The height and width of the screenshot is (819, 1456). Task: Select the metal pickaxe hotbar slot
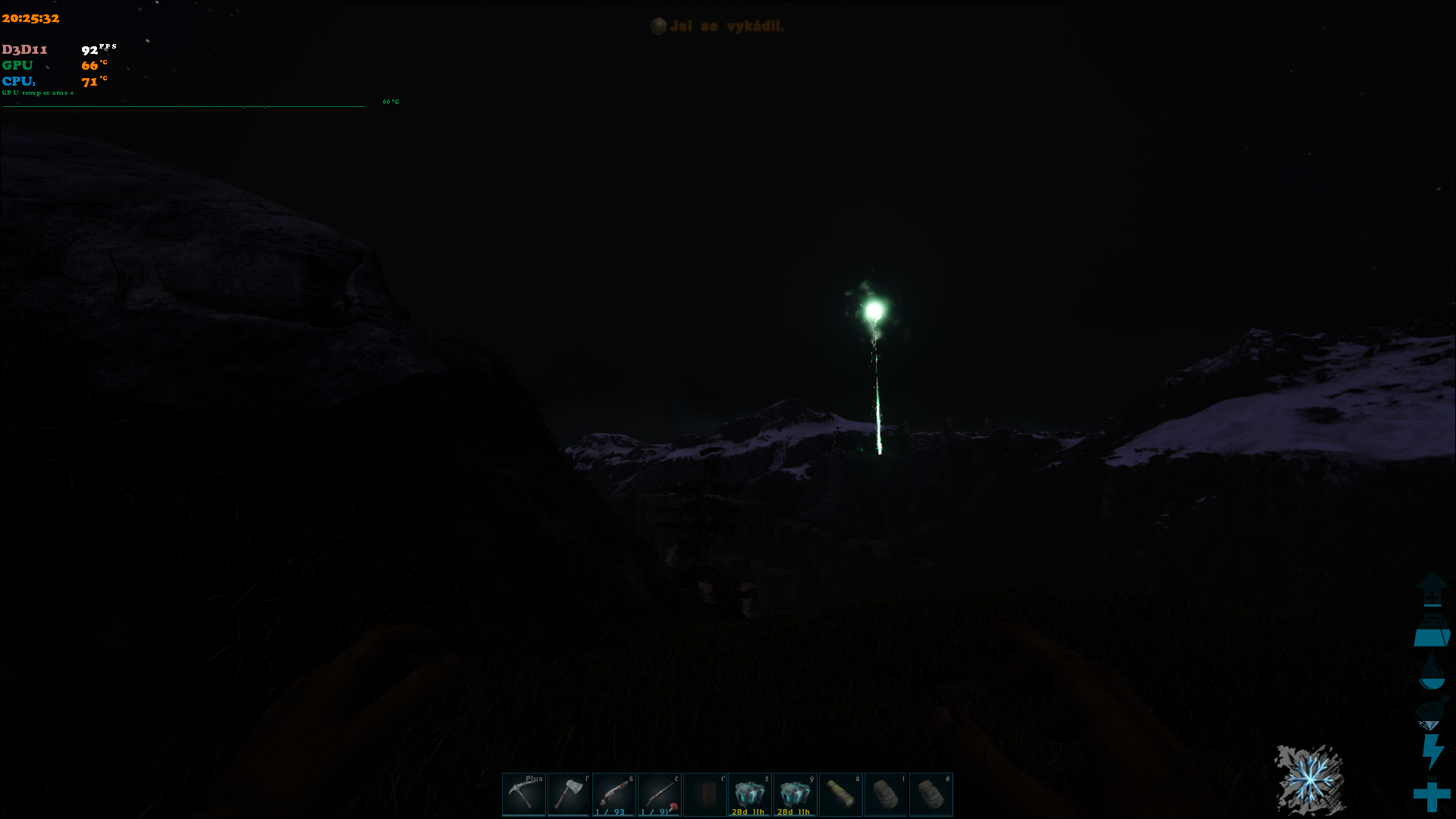(523, 794)
